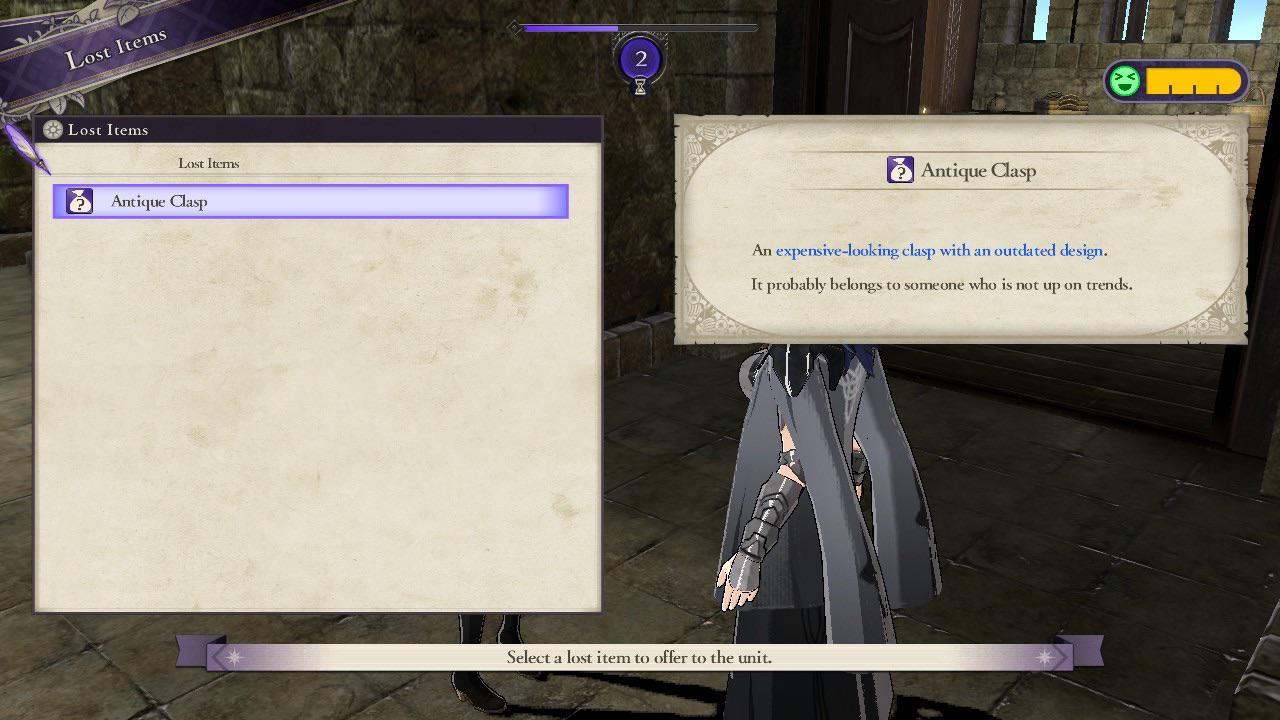
Task: Click the blue link about the outdated clasp design
Action: coord(940,250)
